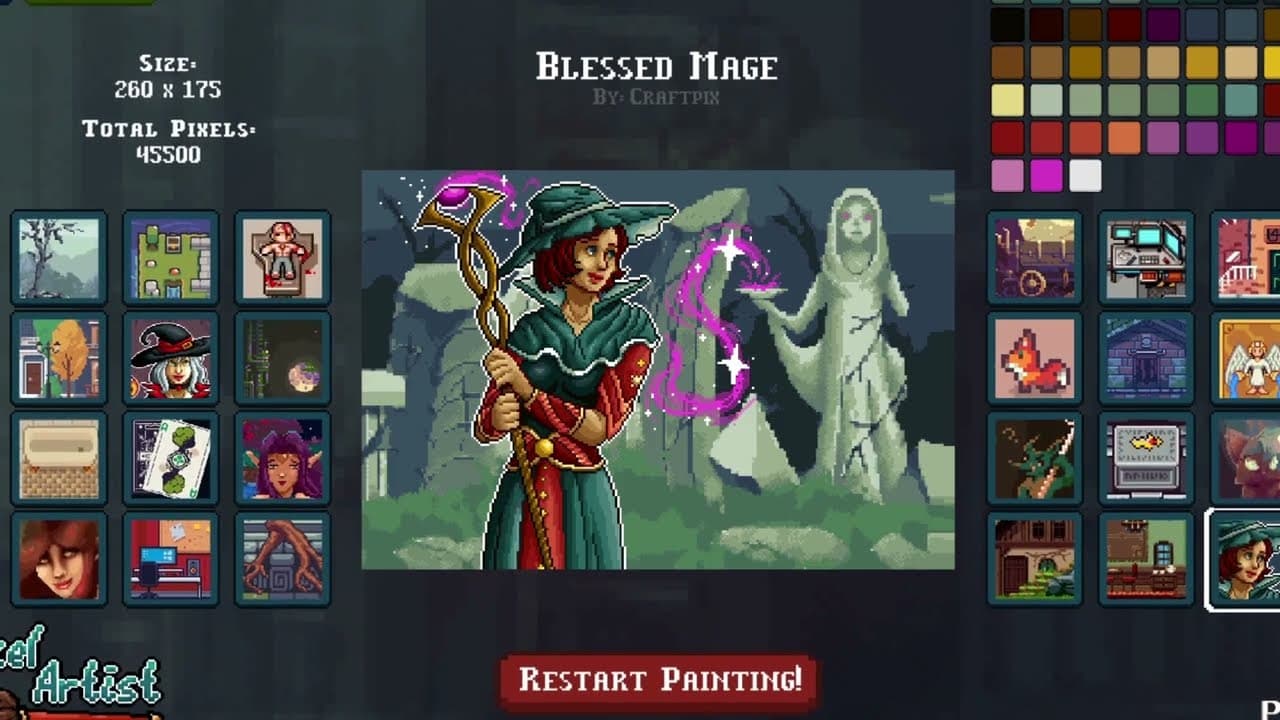The height and width of the screenshot is (720, 1280).
Task: Pick the white color swatch
Action: click(x=1085, y=176)
